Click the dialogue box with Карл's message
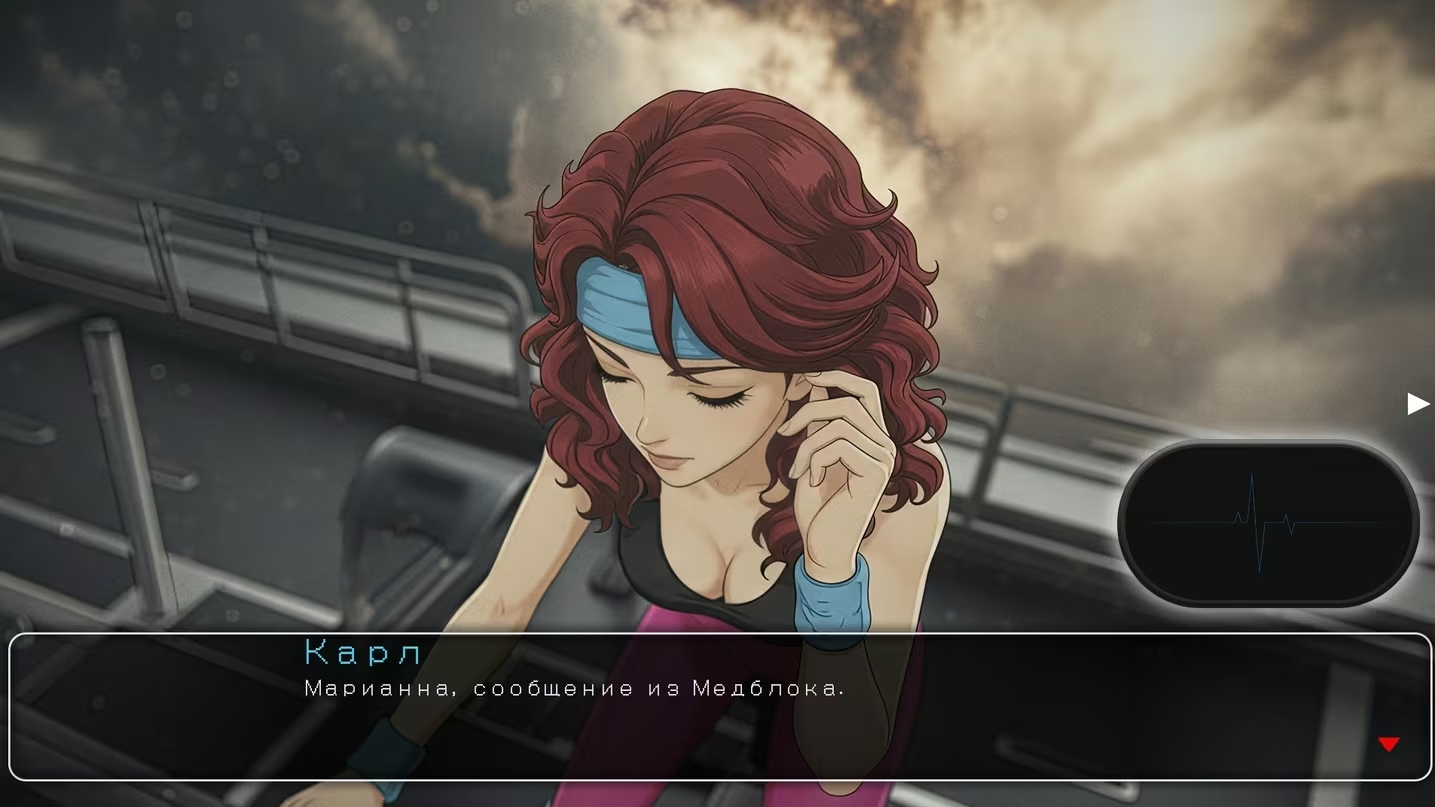This screenshot has width=1435, height=807. pos(720,706)
